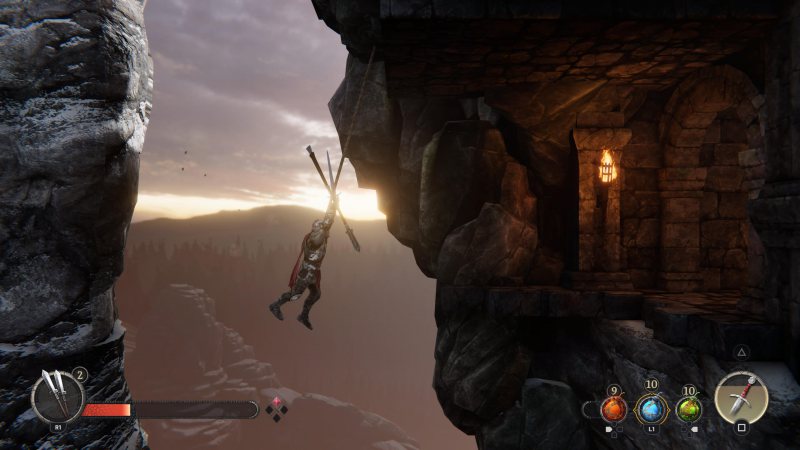
Task: Pick the green poison bomb item
Action: 688,408
